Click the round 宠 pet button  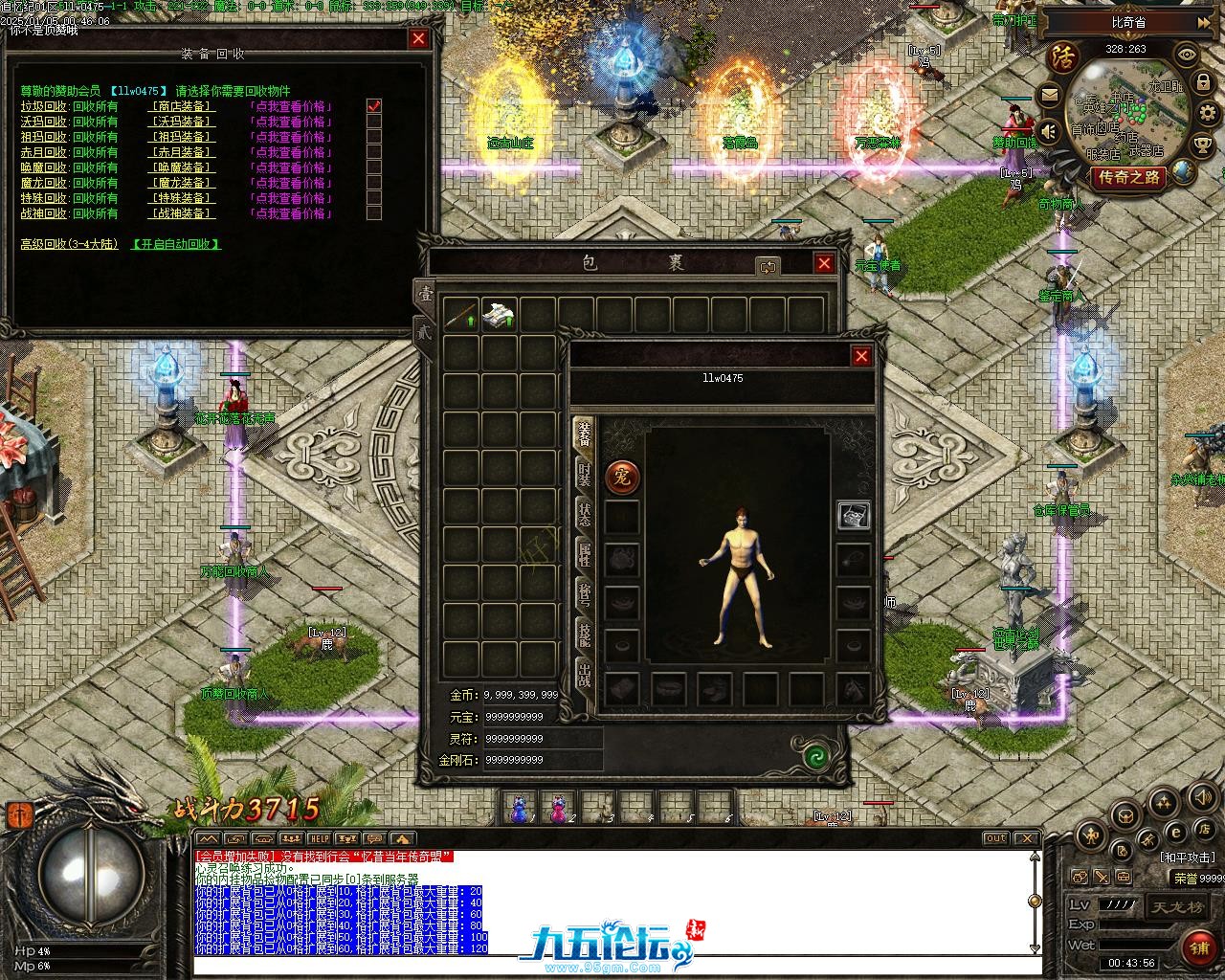coord(623,476)
